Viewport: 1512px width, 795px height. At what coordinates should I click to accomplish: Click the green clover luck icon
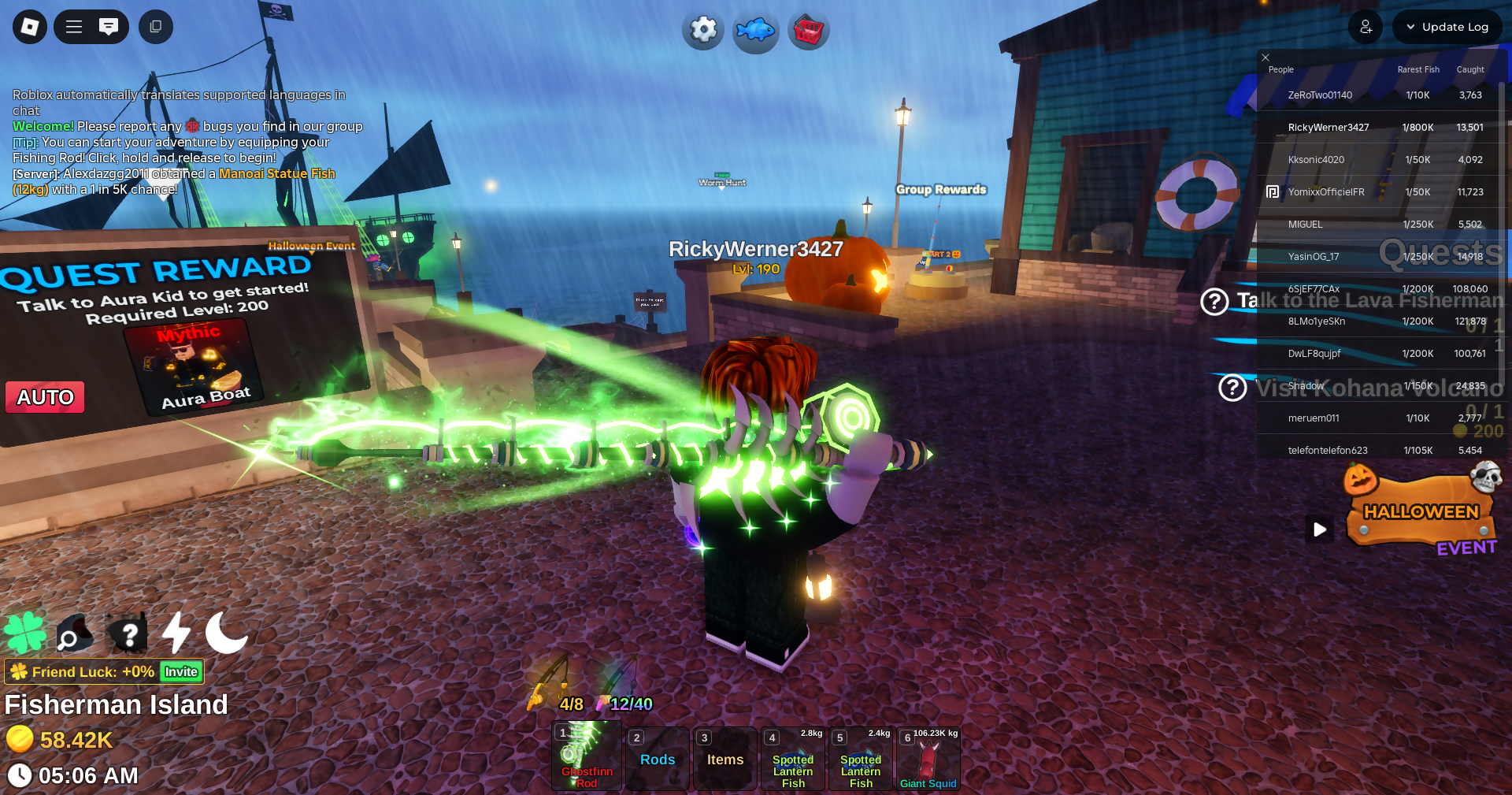click(25, 633)
